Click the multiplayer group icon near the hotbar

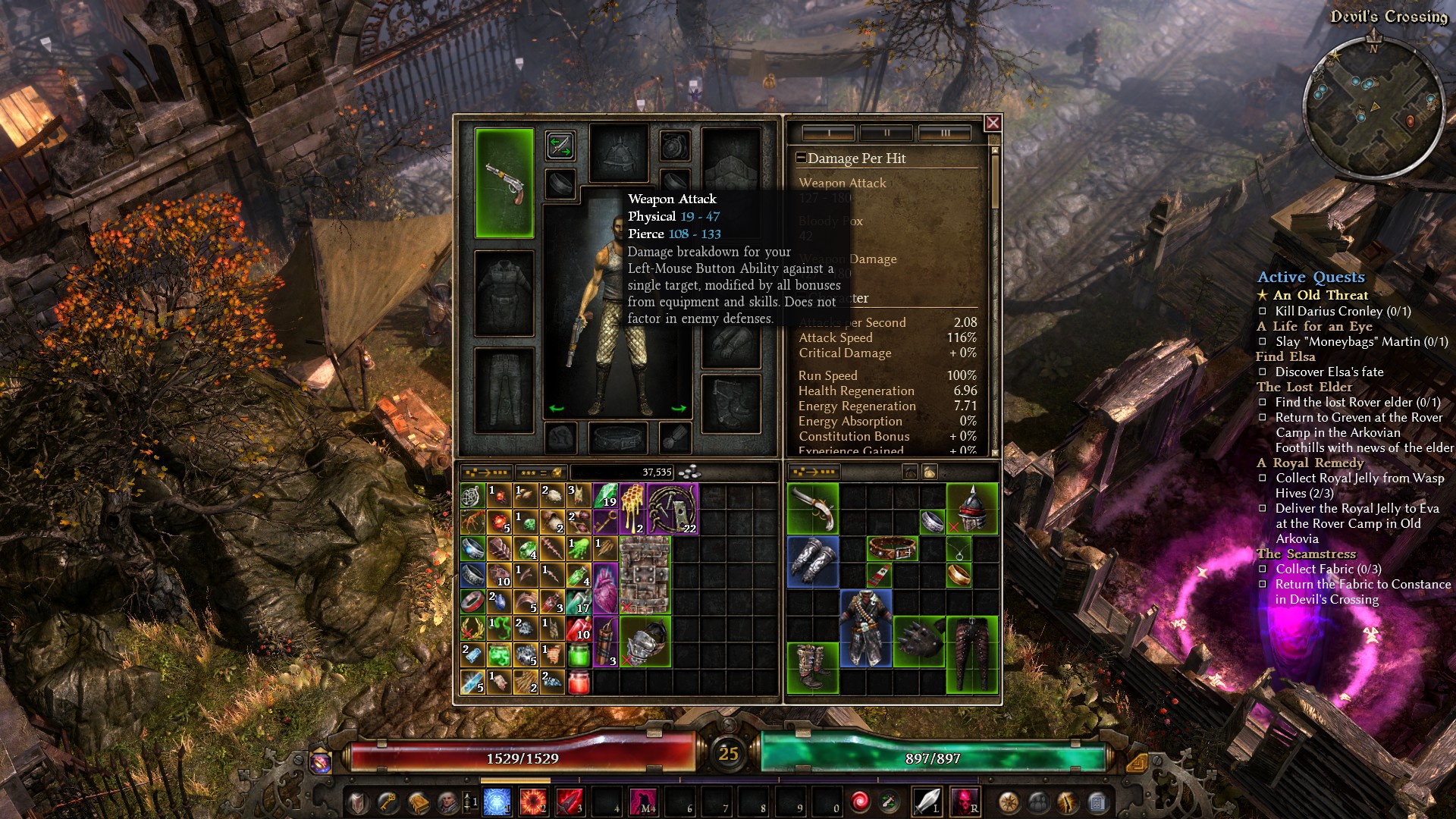pyautogui.click(x=1037, y=802)
